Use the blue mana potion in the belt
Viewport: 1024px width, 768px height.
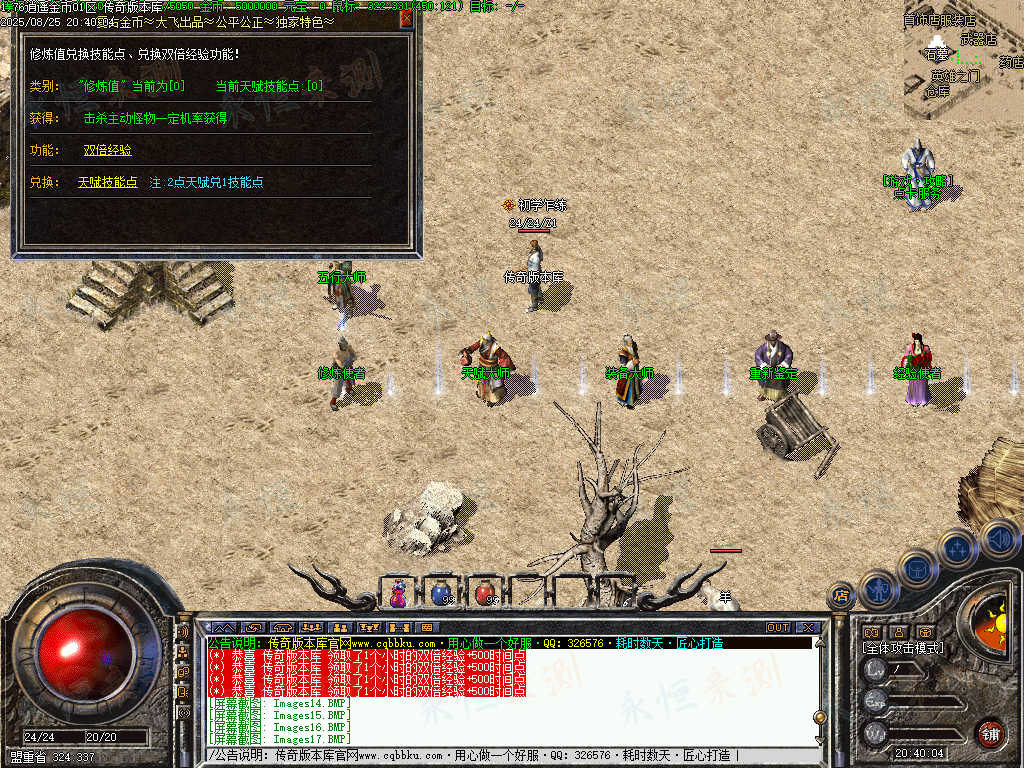pos(441,593)
